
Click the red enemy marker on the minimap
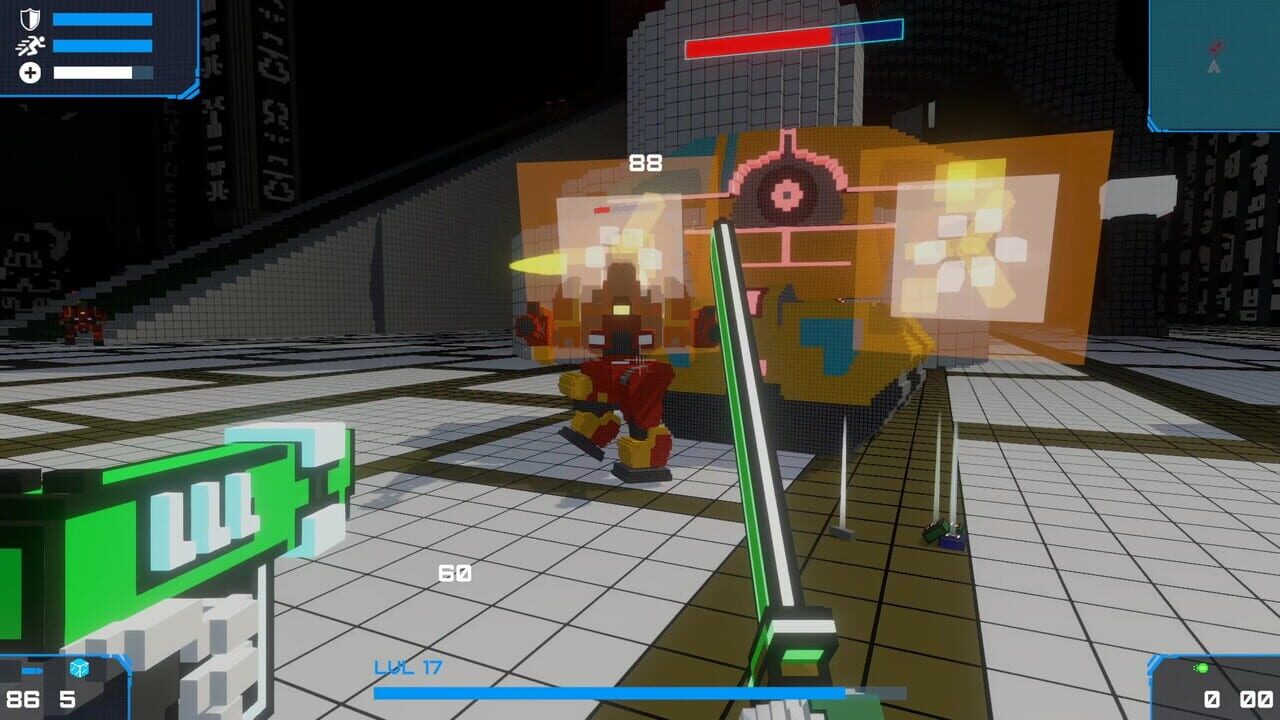1215,46
